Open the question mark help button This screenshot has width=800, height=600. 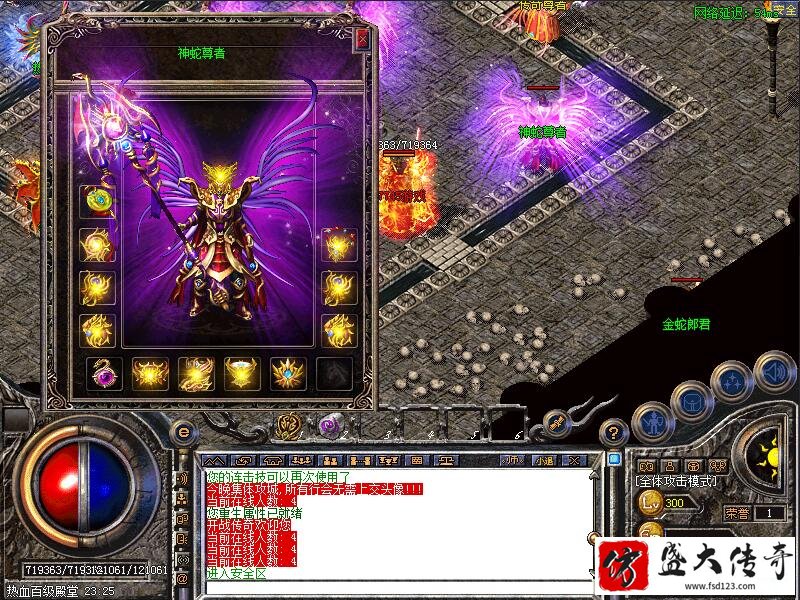[x=614, y=432]
